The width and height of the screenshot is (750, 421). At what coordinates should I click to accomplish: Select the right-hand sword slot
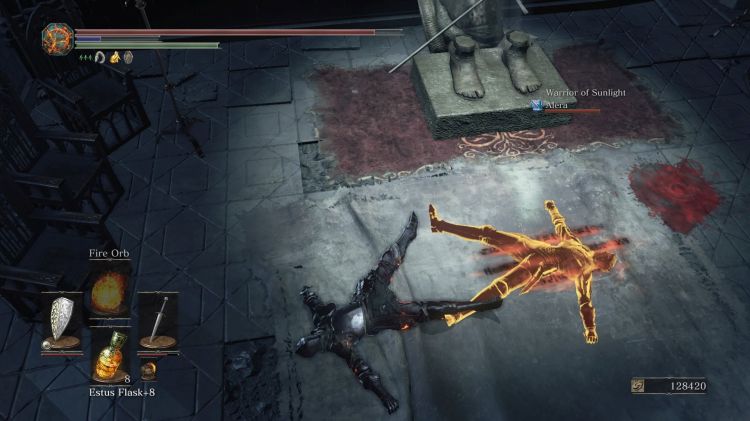click(157, 319)
